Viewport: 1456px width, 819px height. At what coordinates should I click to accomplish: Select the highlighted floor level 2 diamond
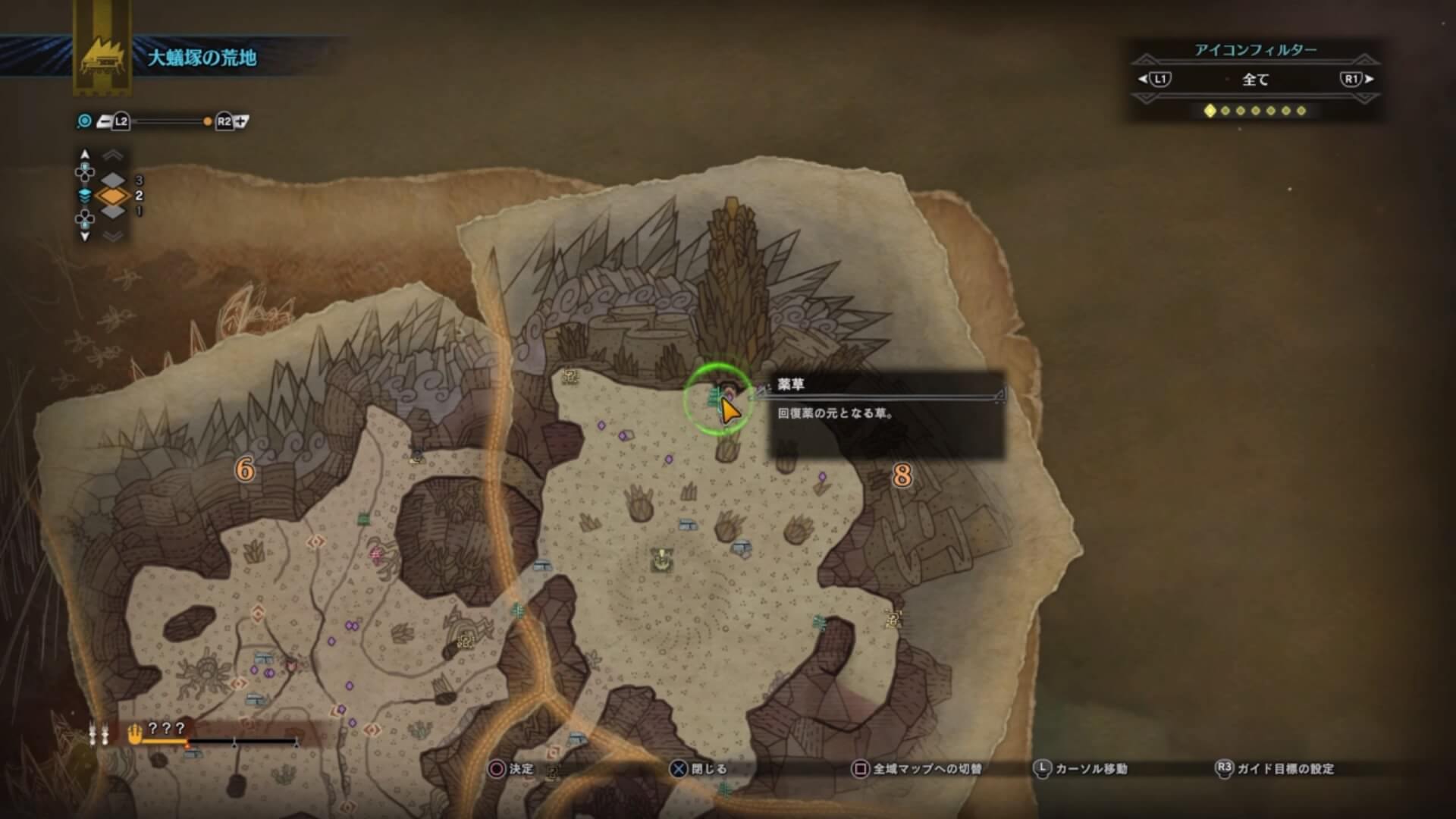click(x=113, y=196)
